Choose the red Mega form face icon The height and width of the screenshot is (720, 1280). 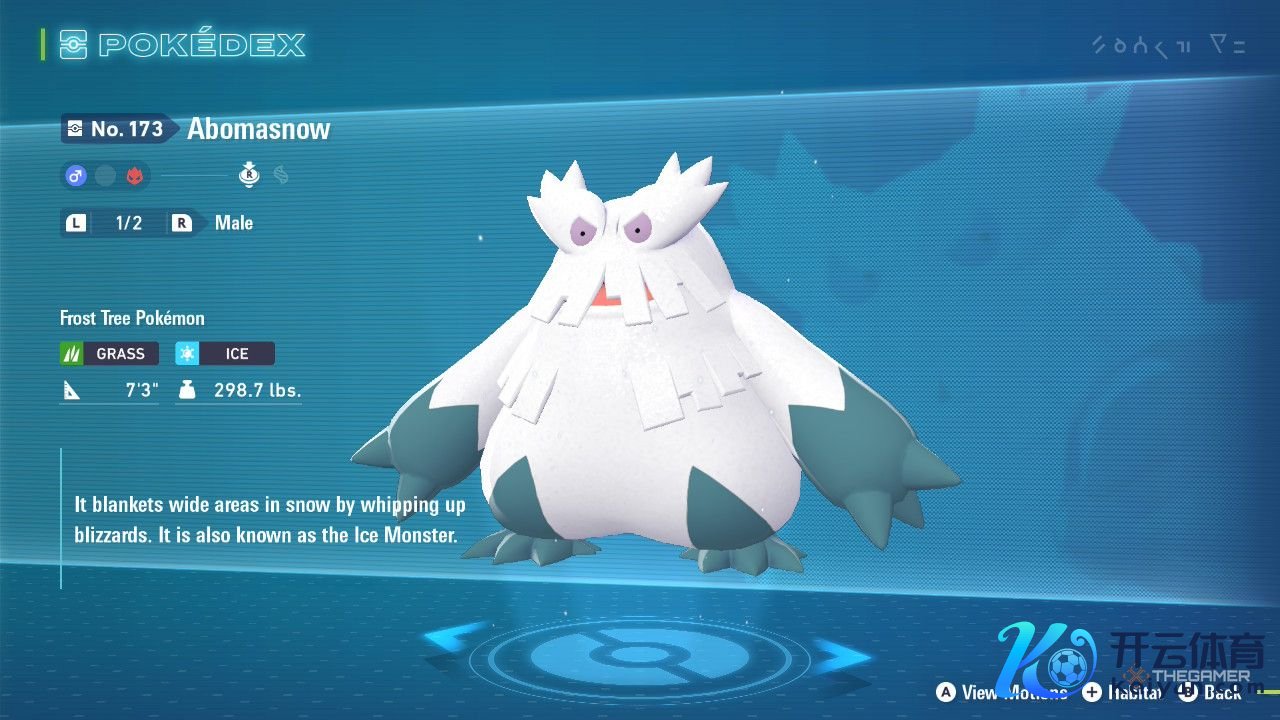(x=135, y=176)
